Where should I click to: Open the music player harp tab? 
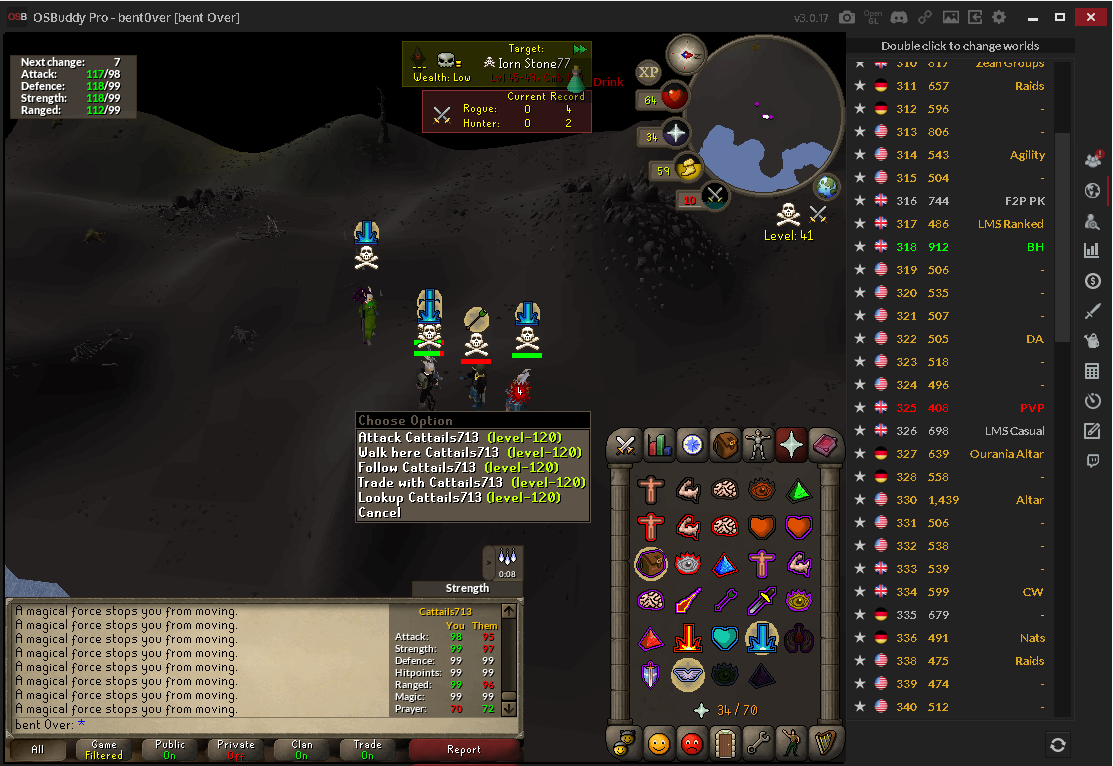click(824, 743)
